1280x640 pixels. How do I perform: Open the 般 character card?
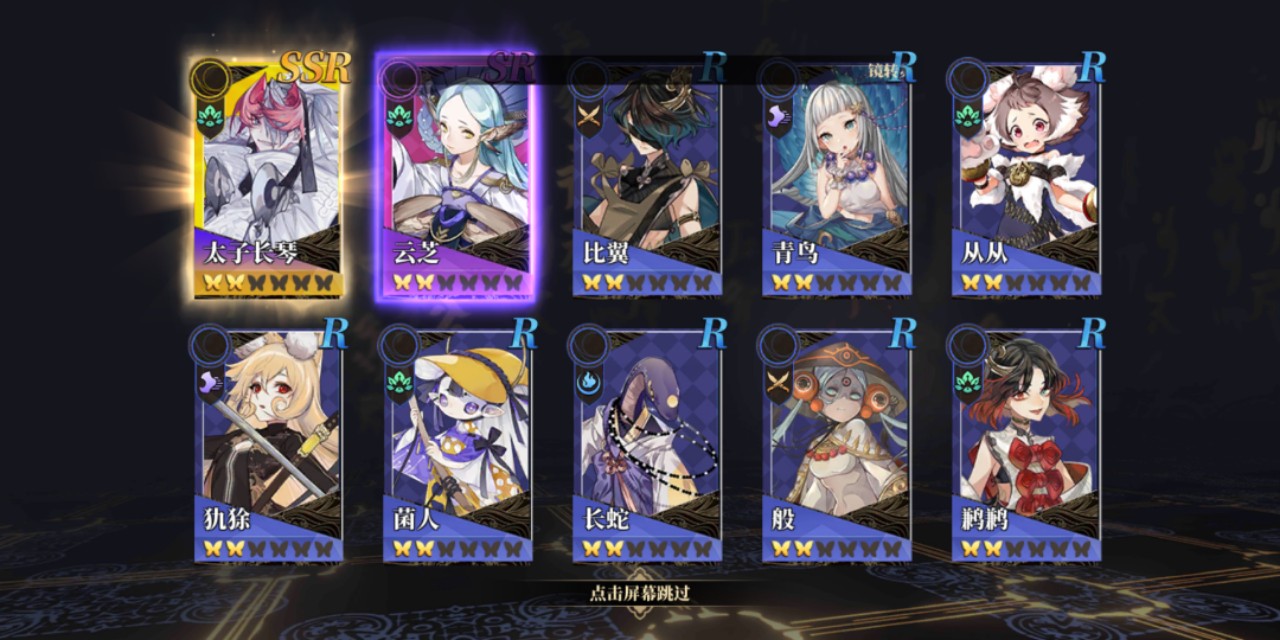click(836, 442)
